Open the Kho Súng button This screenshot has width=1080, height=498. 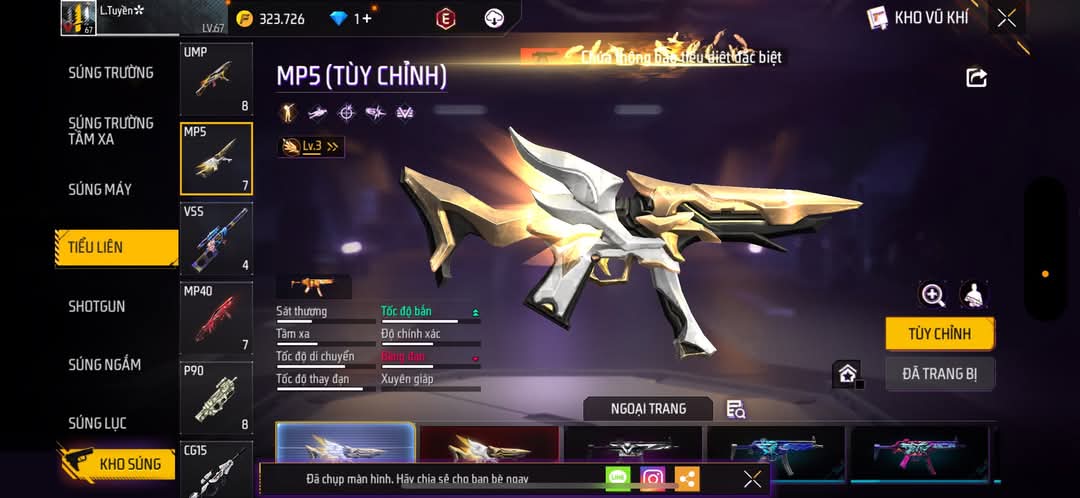(116, 464)
